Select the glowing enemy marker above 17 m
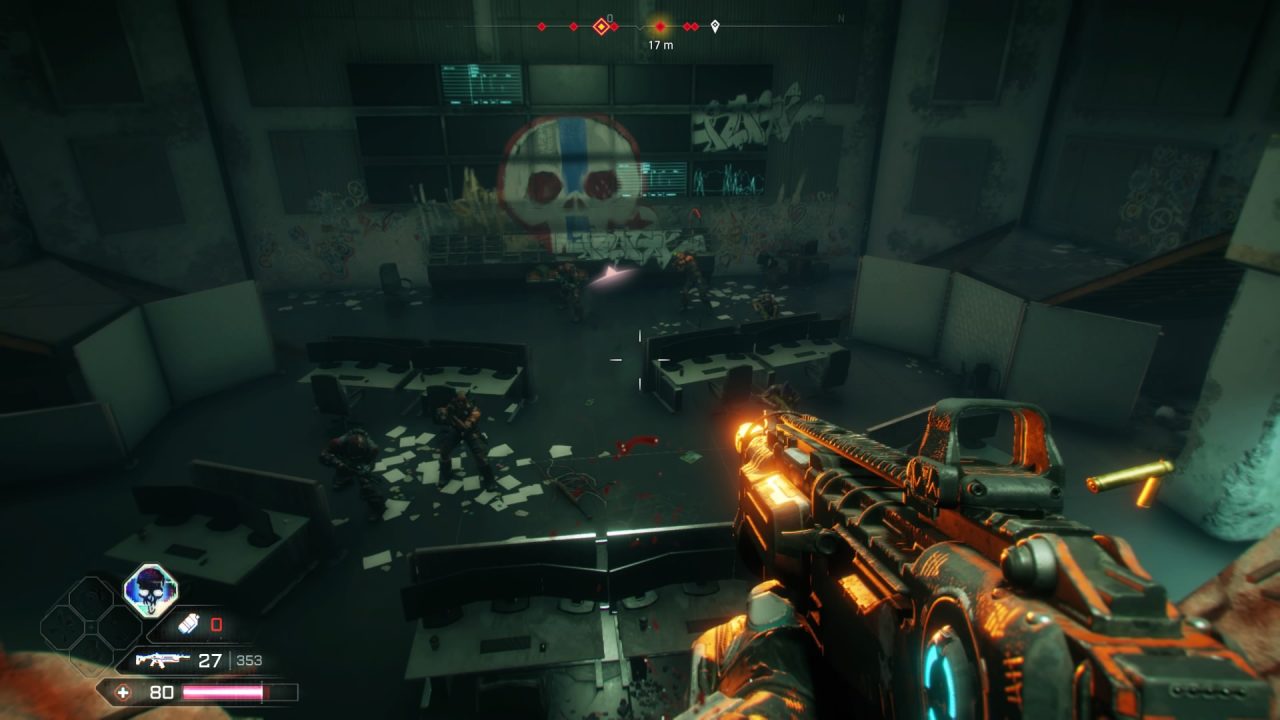This screenshot has width=1280, height=720. point(660,26)
